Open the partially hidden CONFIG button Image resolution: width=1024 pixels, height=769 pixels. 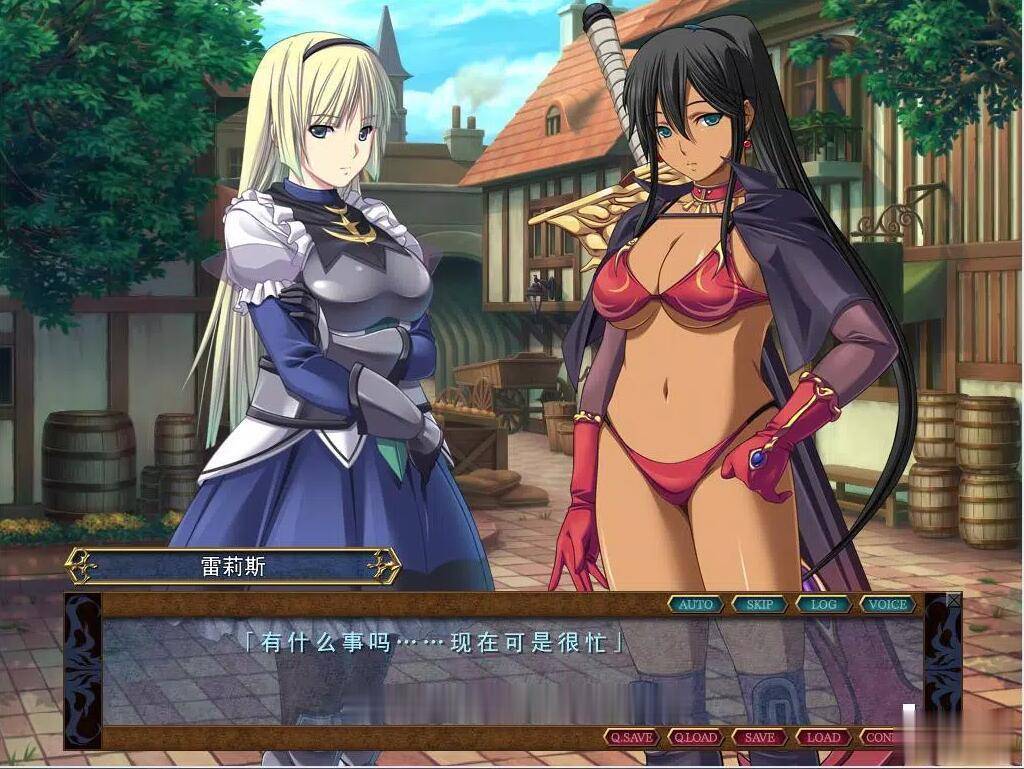click(x=880, y=737)
